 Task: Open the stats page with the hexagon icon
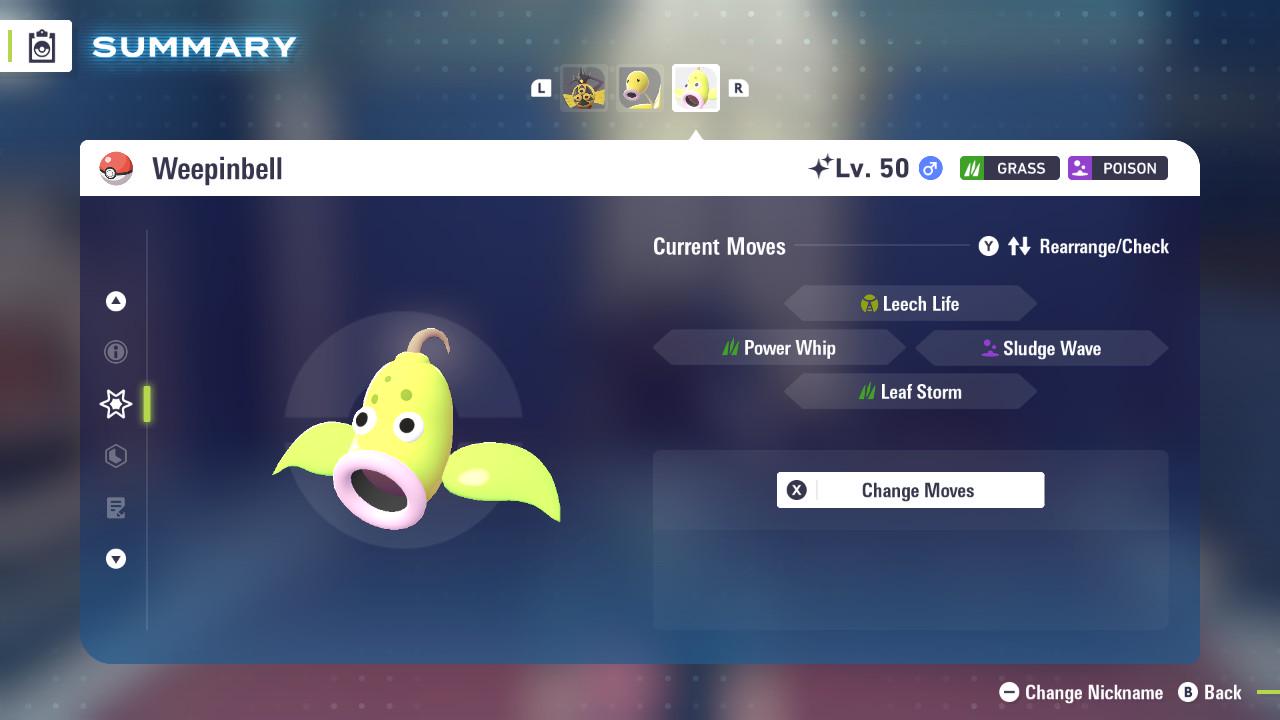click(x=116, y=456)
